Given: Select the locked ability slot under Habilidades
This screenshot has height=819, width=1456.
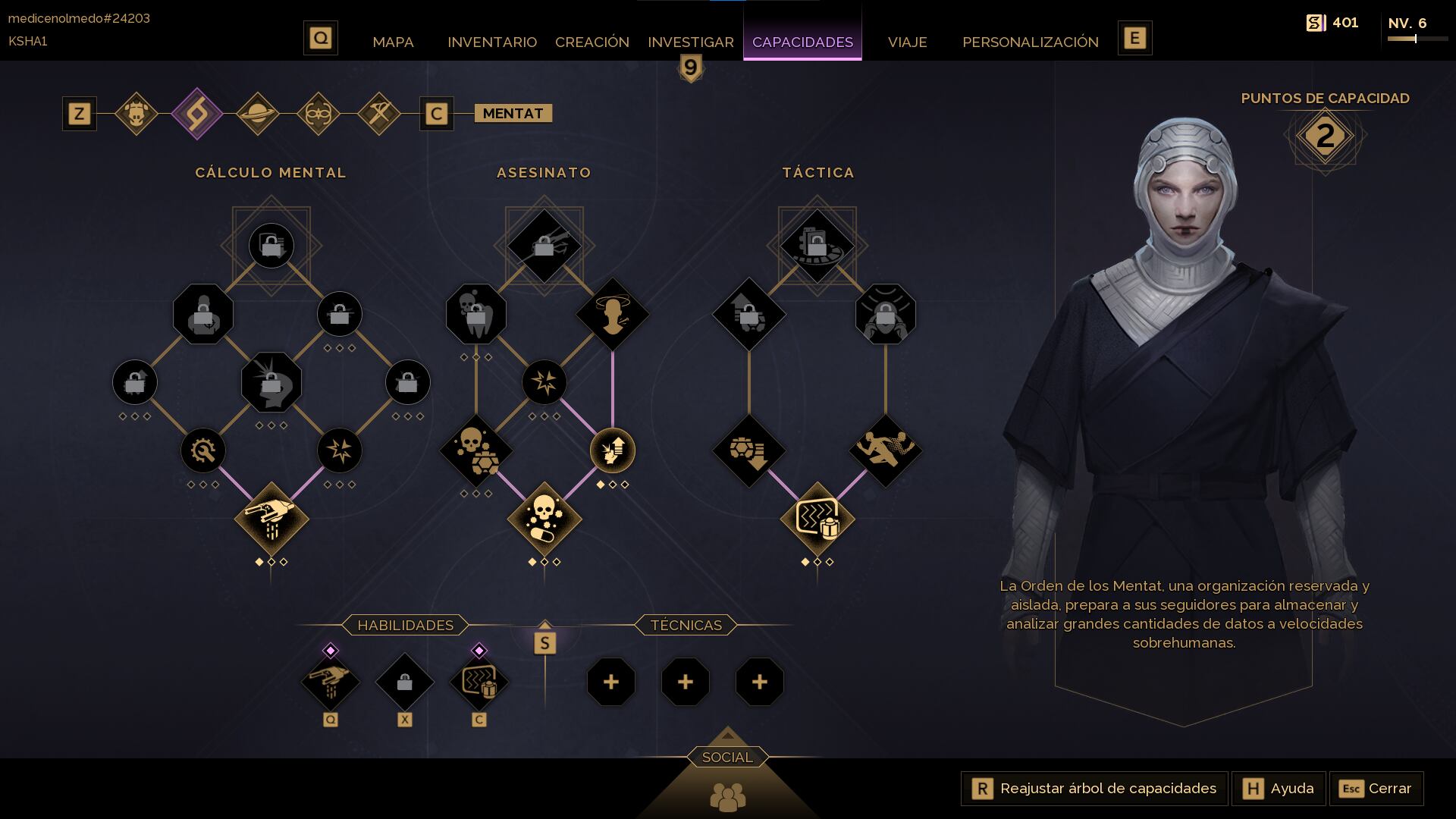Looking at the screenshot, I should tap(405, 682).
